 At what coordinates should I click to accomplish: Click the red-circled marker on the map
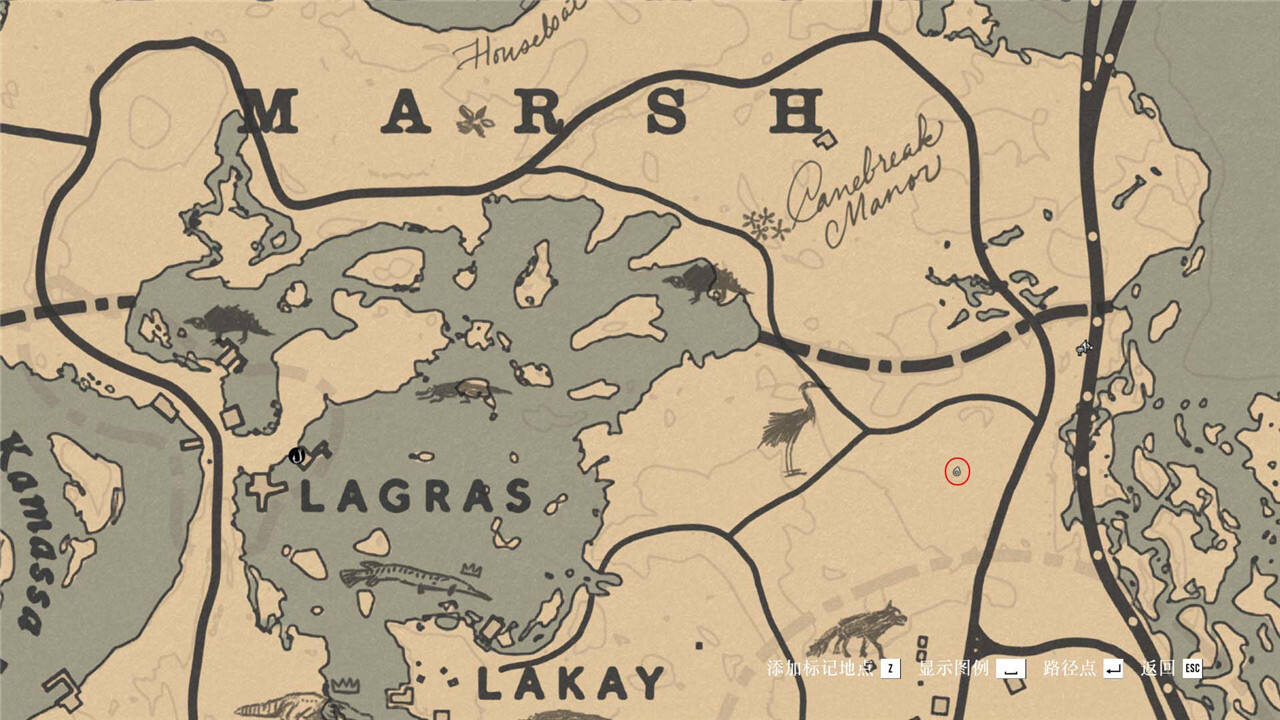(x=958, y=471)
